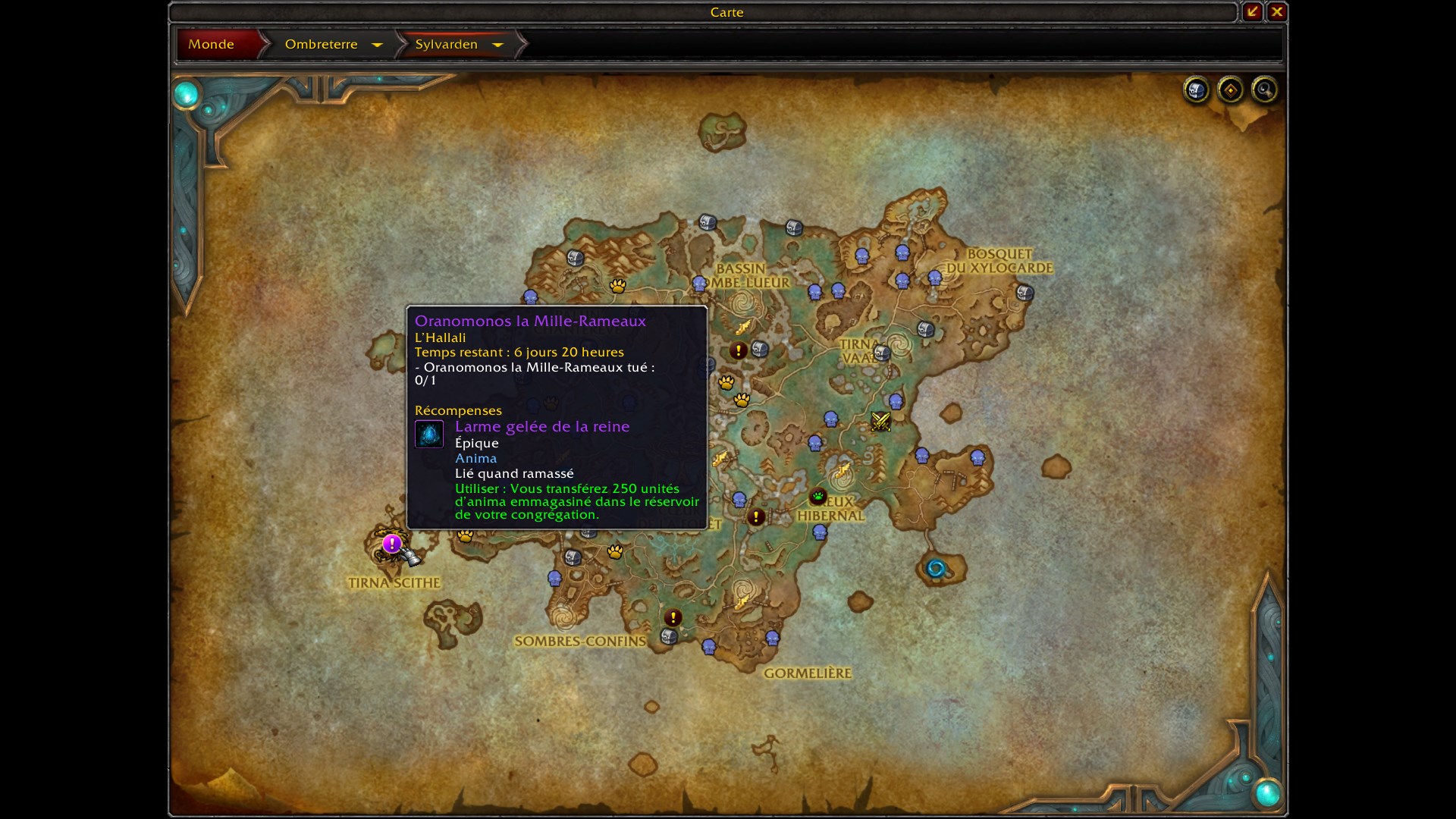The image size is (1456, 819).
Task: Select the green paw quest marker
Action: [817, 497]
